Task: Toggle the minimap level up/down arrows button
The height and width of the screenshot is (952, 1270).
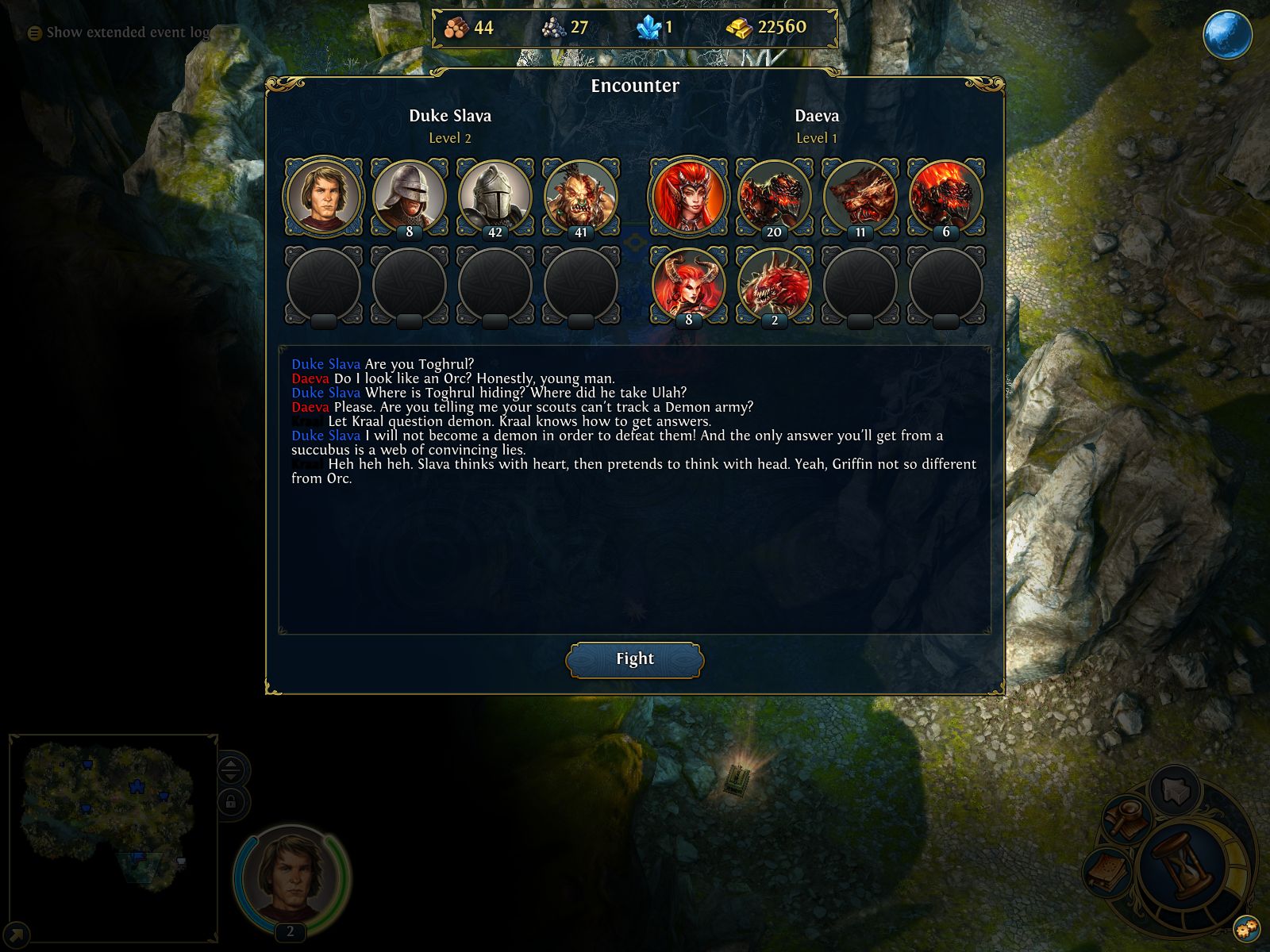Action: point(231,770)
